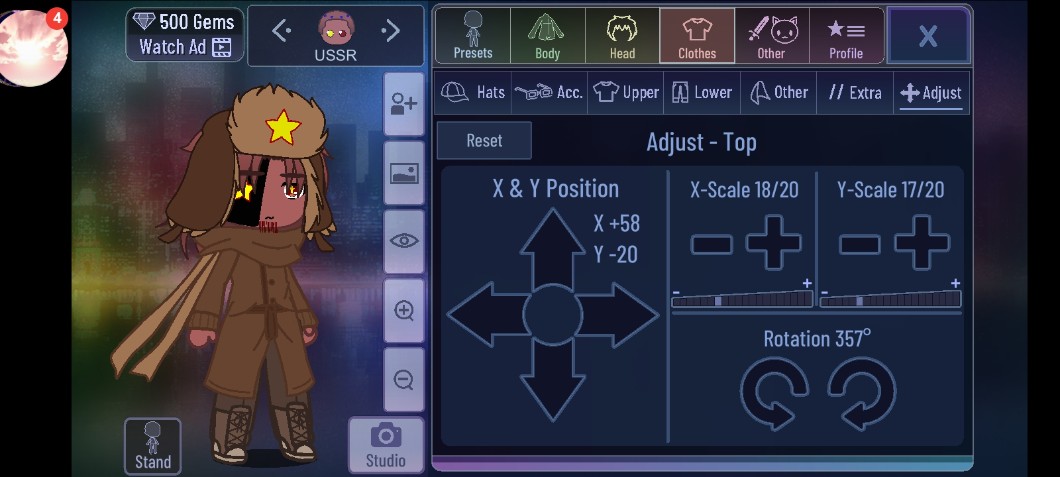Open the Profile tab
This screenshot has width=1060, height=477.
[x=846, y=36]
